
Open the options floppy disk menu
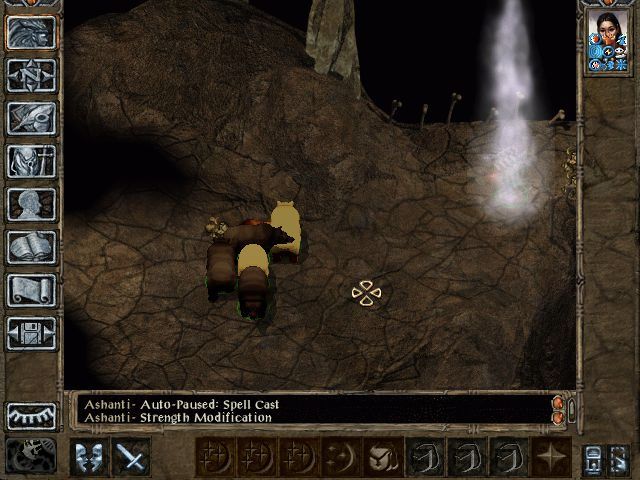(x=31, y=333)
